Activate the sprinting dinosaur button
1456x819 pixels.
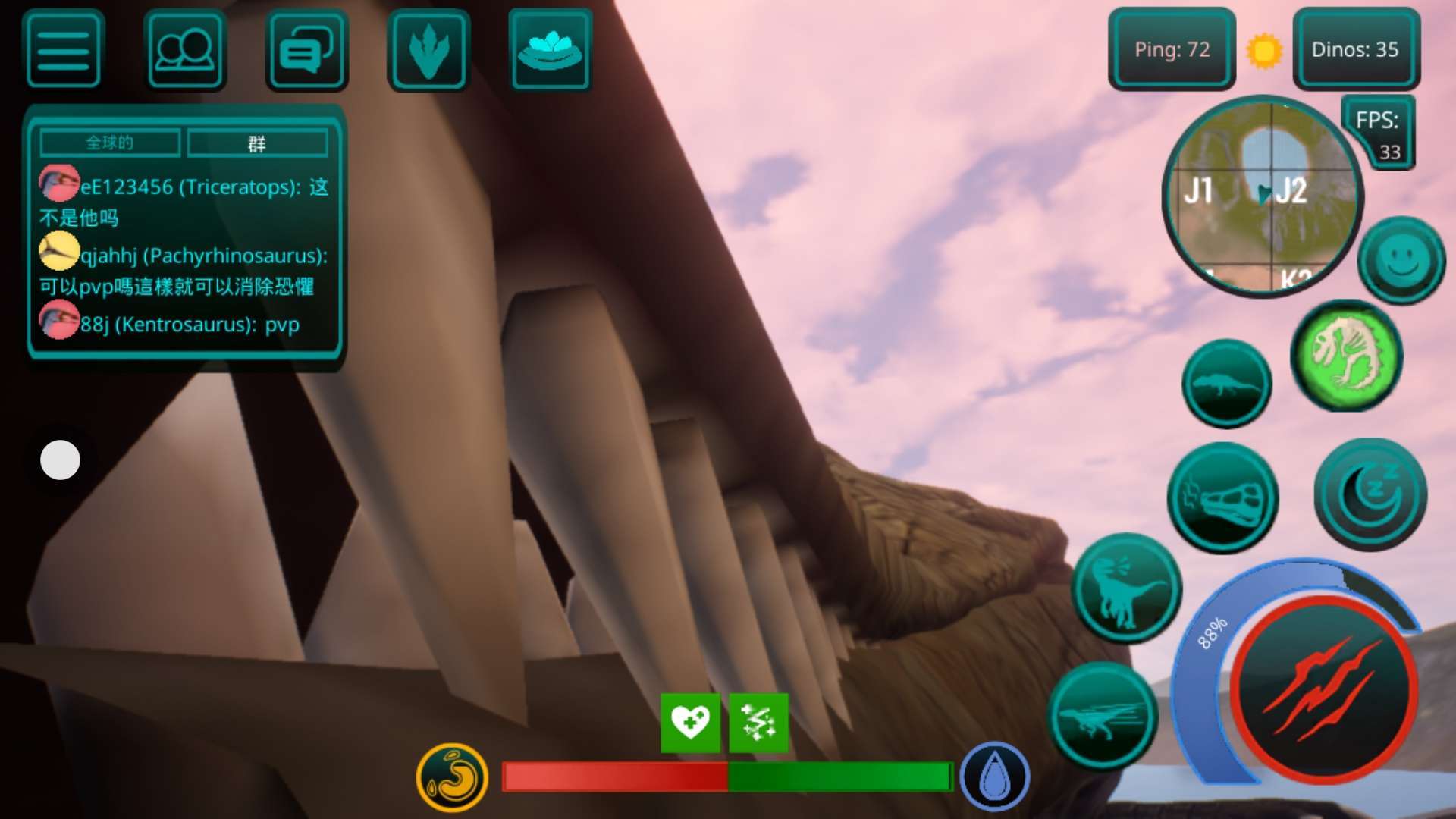[x=1103, y=717]
